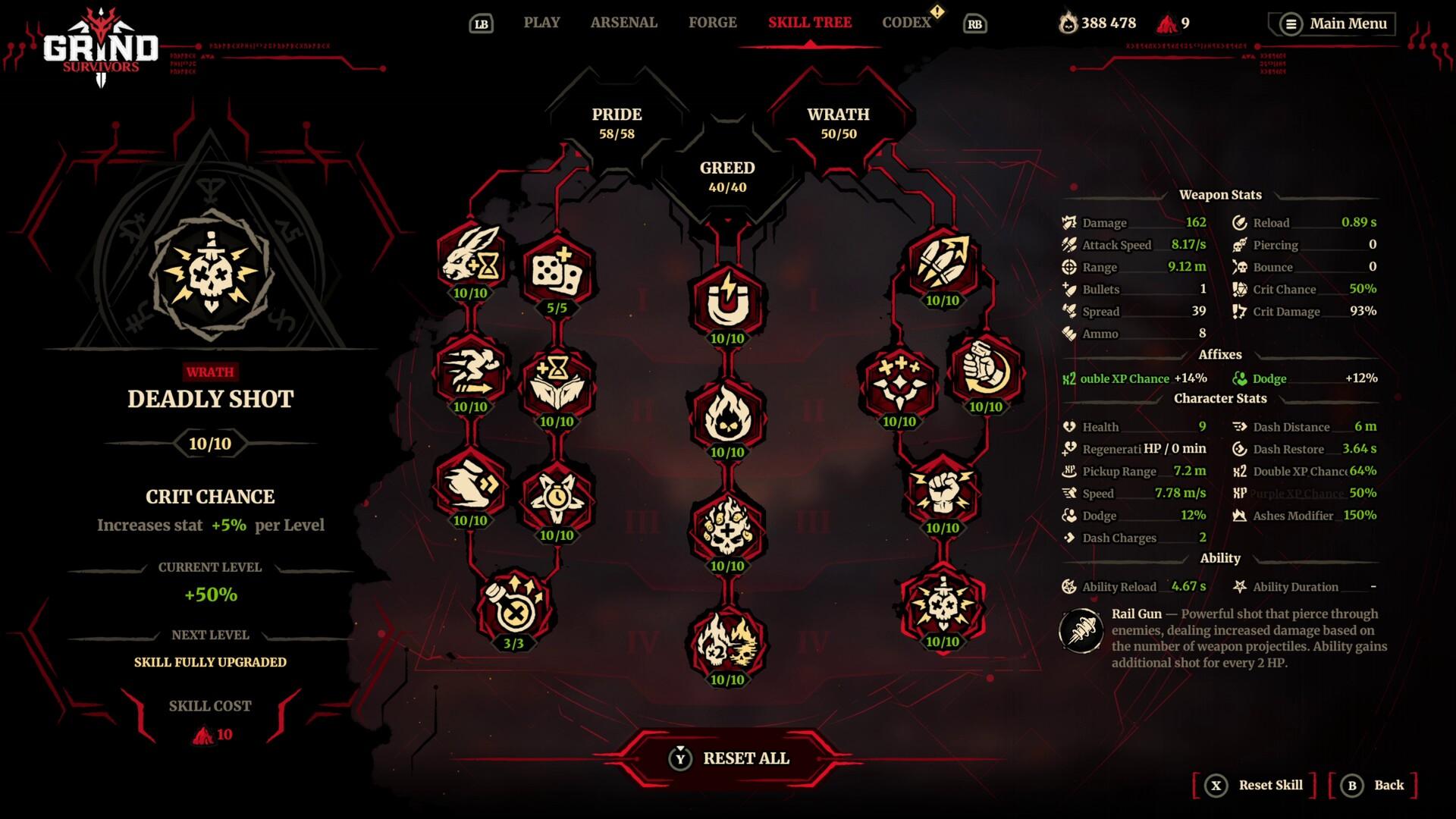Expand the WRATH skill branch header
1456x819 pixels.
838,121
